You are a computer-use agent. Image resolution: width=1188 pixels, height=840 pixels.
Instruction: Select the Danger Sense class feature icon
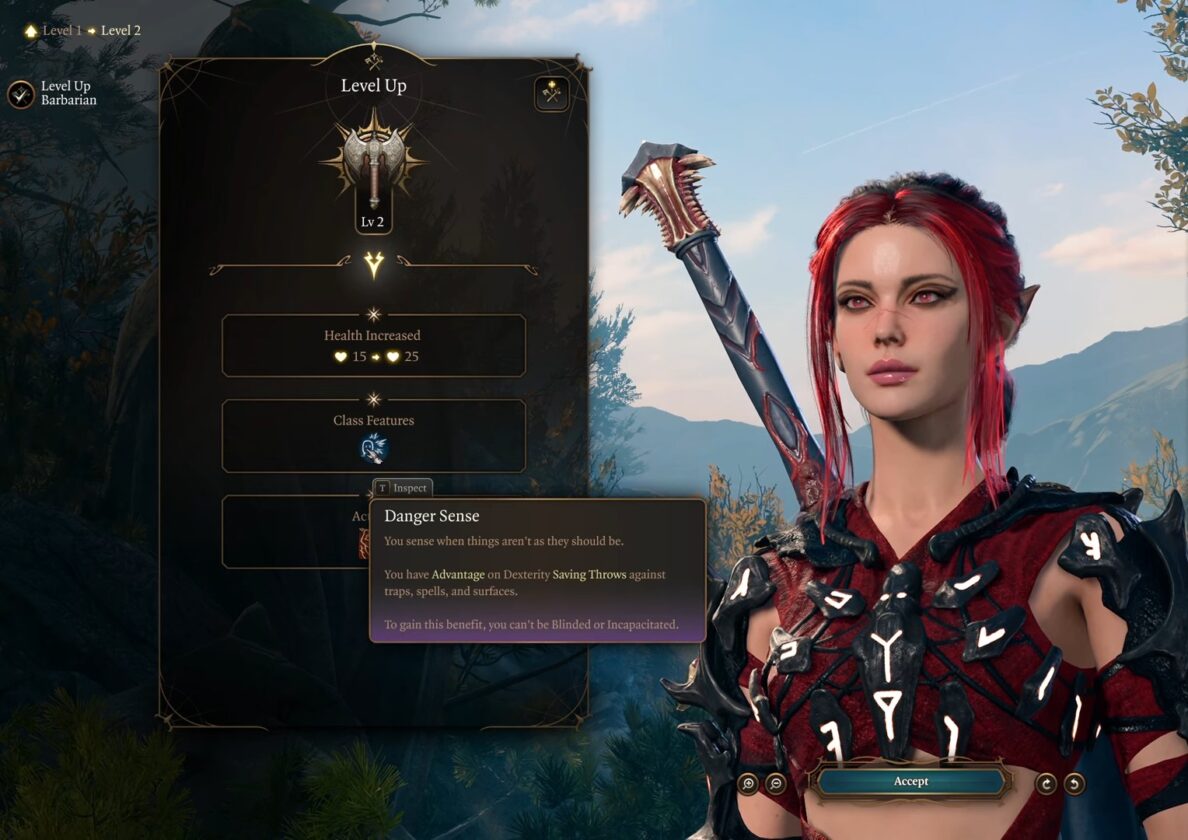(x=373, y=449)
